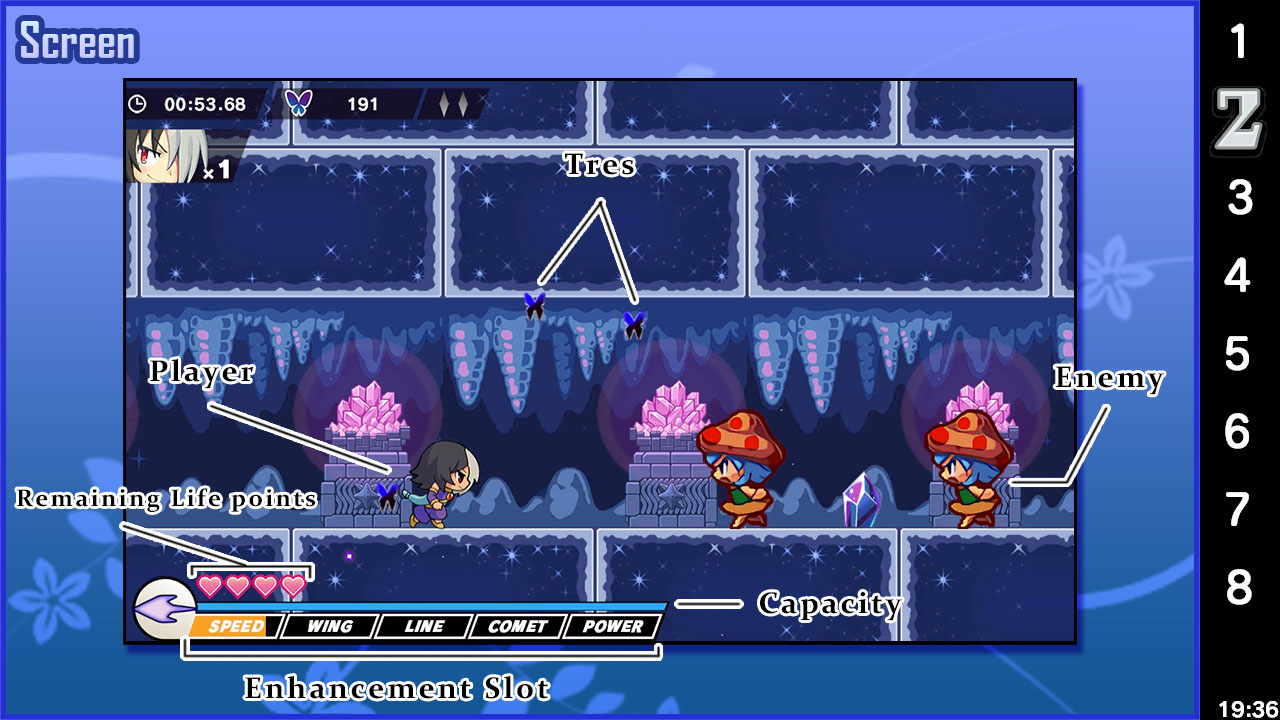Open the POWER enhancement slot
Screen dimensions: 1280x720
tap(612, 626)
